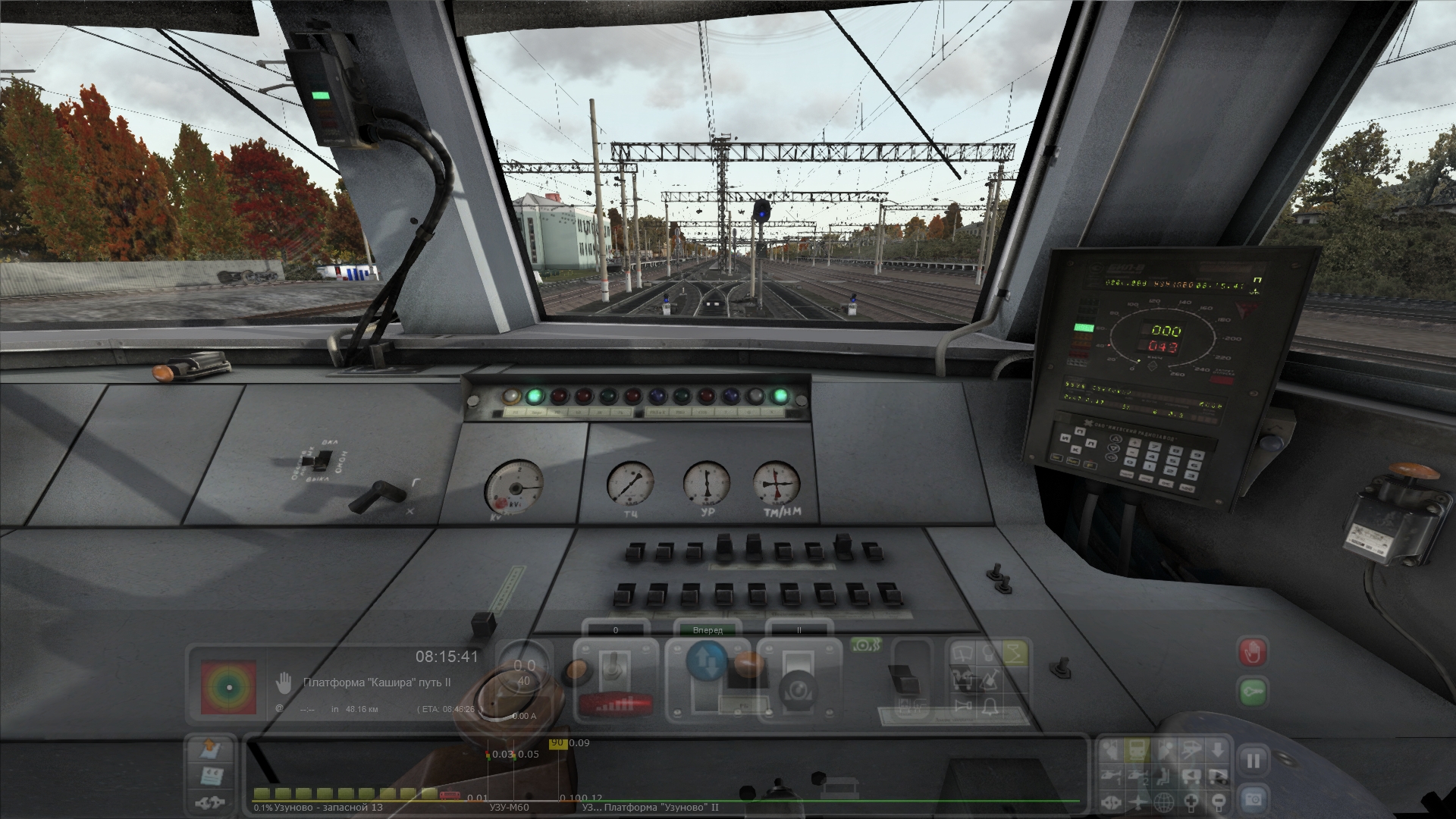Screen dimensions: 1456x819
Task: Select the orange arrow load/unload icon
Action: pos(209,750)
